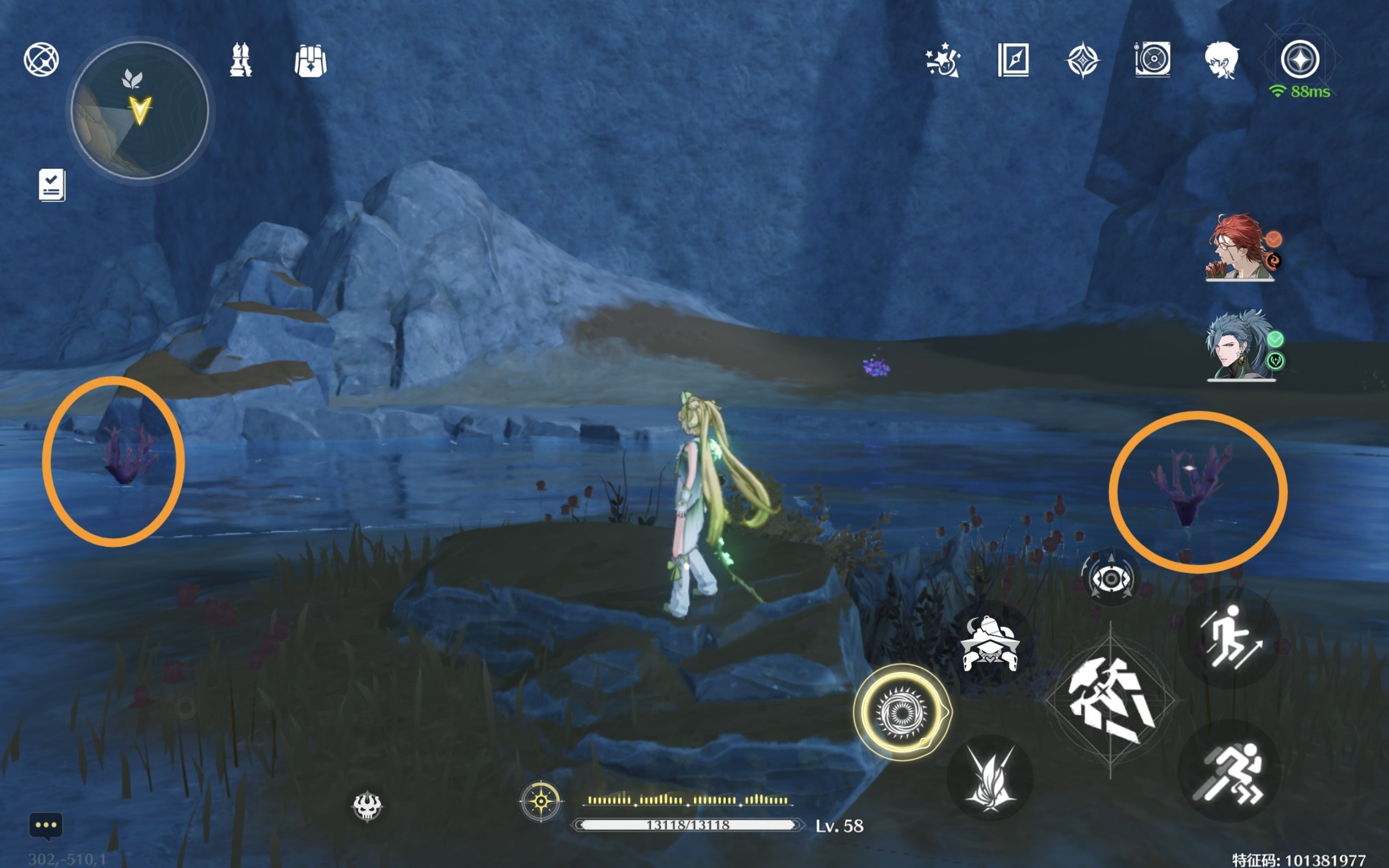Open the backpack inventory
1389x868 pixels.
[x=310, y=61]
